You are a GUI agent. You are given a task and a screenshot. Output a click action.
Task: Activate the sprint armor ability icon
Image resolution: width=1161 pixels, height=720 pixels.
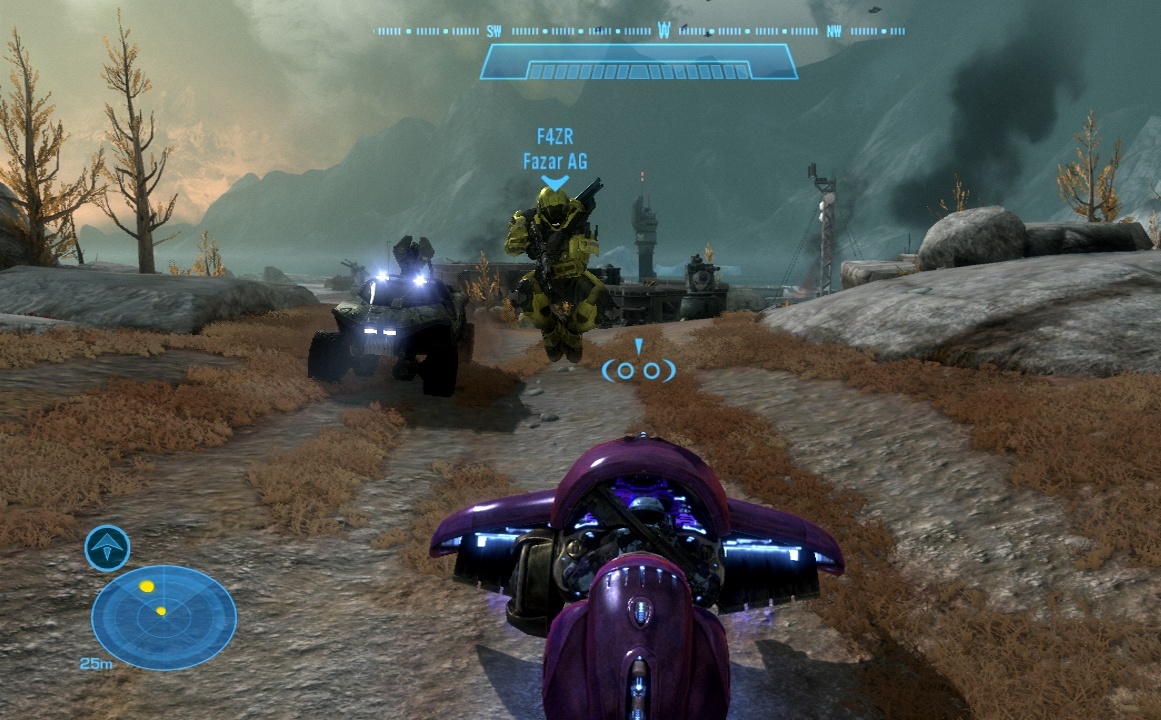pyautogui.click(x=107, y=548)
